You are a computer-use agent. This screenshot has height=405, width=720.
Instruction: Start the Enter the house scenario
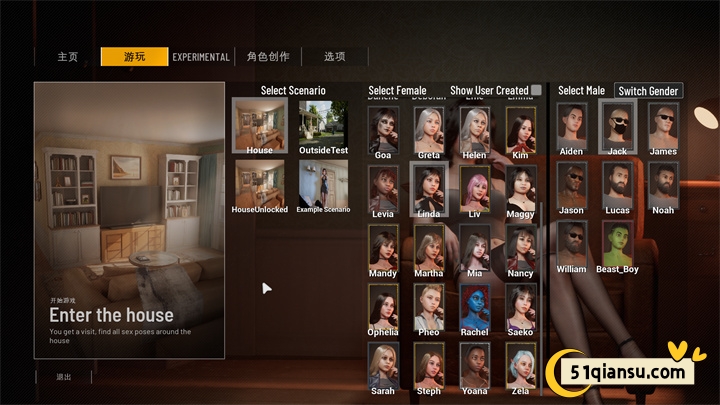(129, 220)
